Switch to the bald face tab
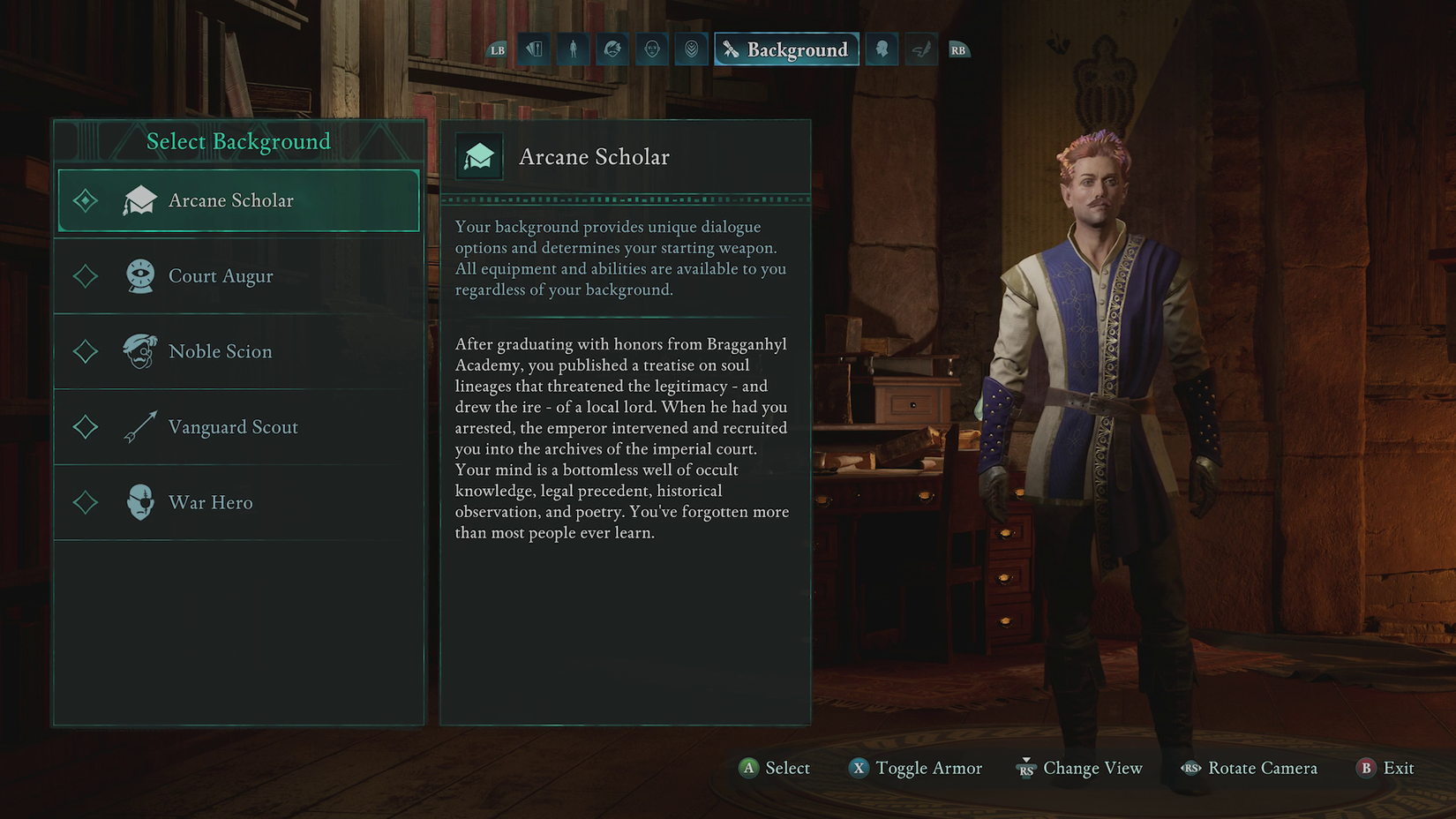The height and width of the screenshot is (819, 1456). click(x=652, y=49)
